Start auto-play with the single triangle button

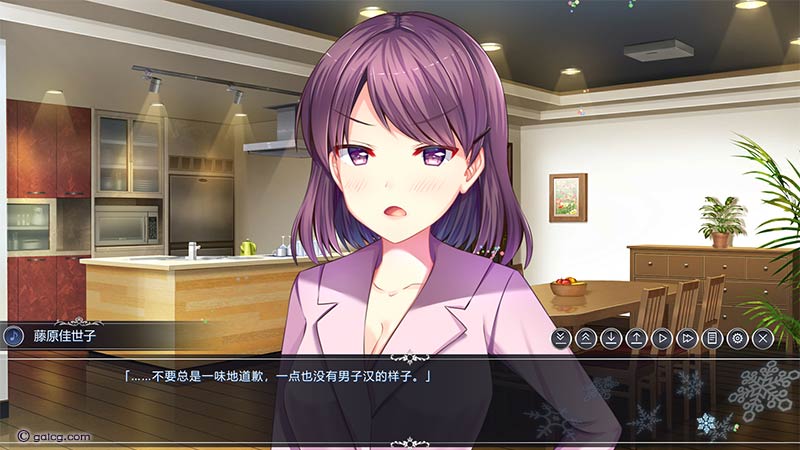pos(661,338)
